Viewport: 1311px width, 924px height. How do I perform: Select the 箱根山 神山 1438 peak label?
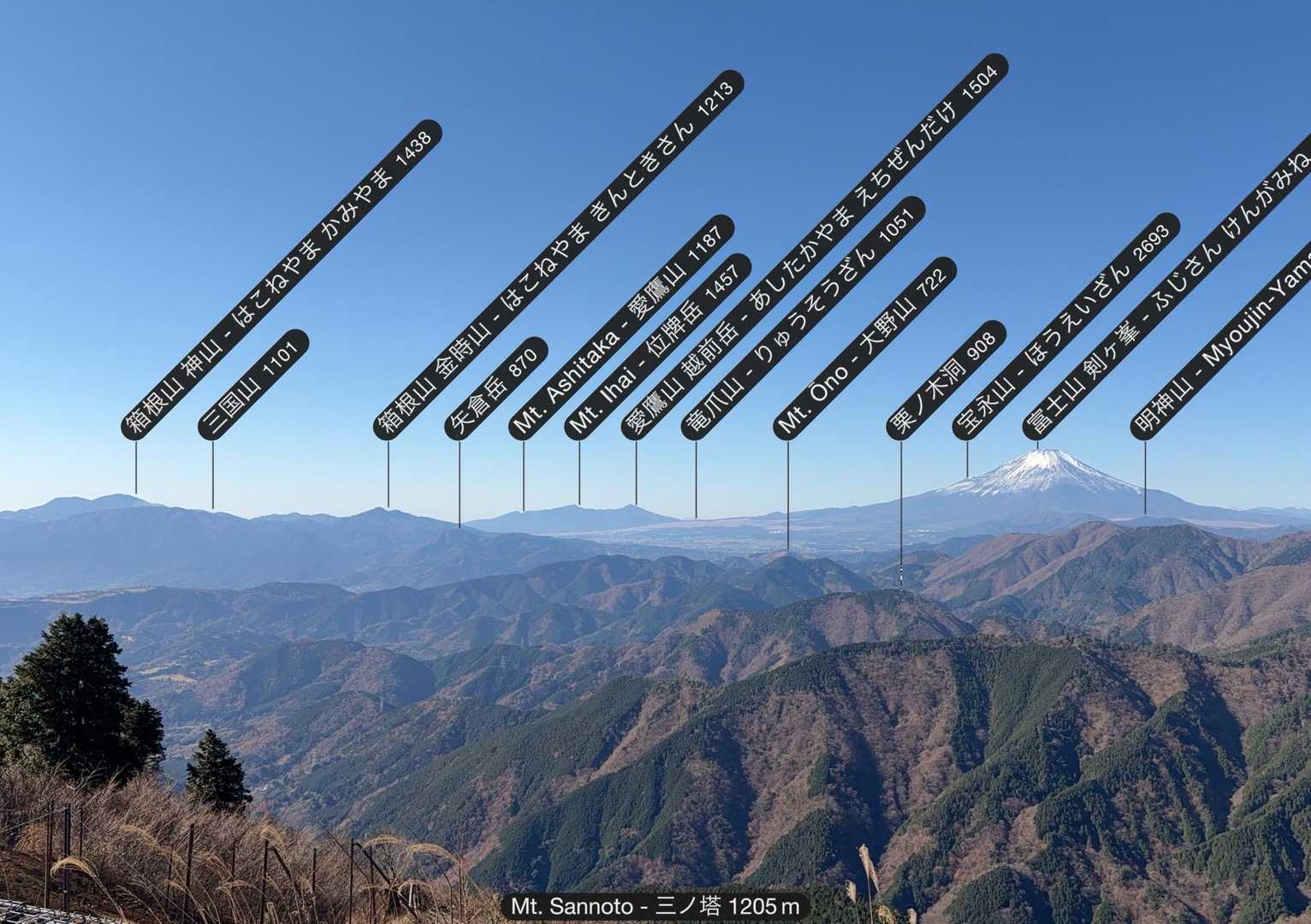click(x=282, y=280)
